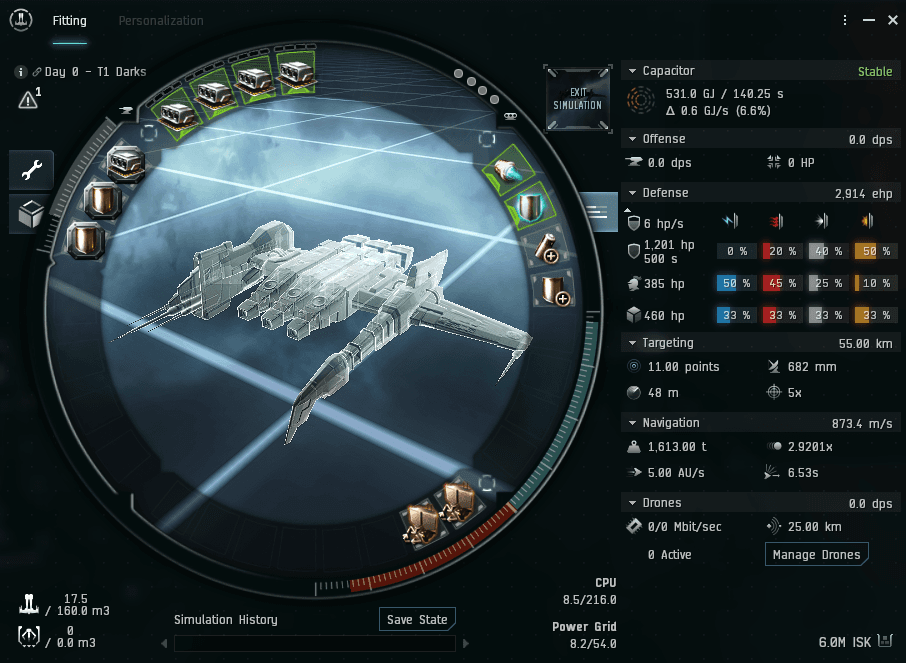Toggle the Defense stats section

point(630,193)
